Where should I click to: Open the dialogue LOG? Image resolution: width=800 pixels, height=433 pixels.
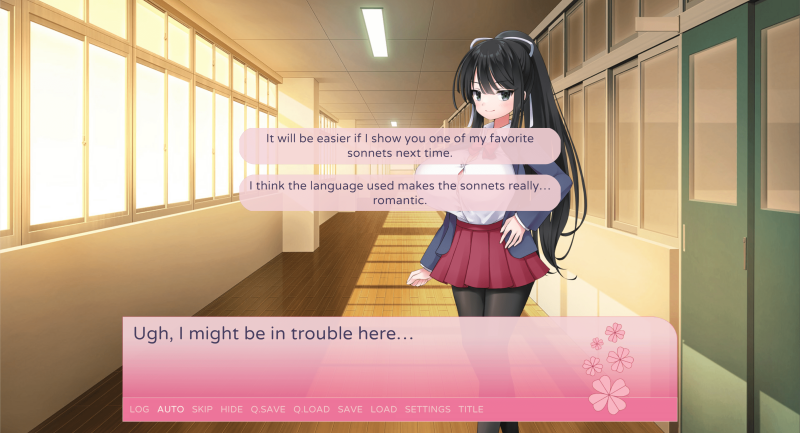pos(139,409)
